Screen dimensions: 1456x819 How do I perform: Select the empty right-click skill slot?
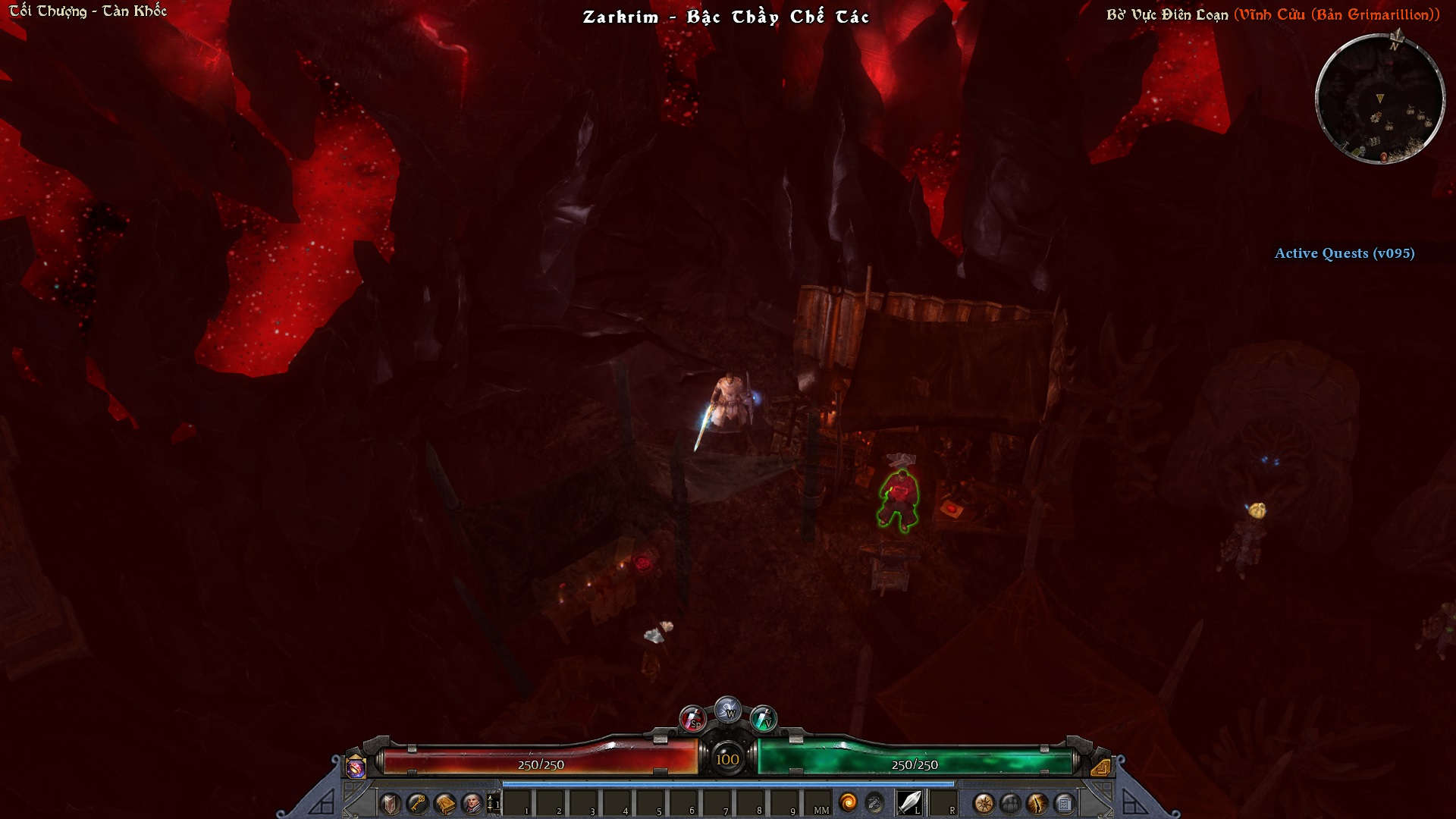click(x=943, y=802)
